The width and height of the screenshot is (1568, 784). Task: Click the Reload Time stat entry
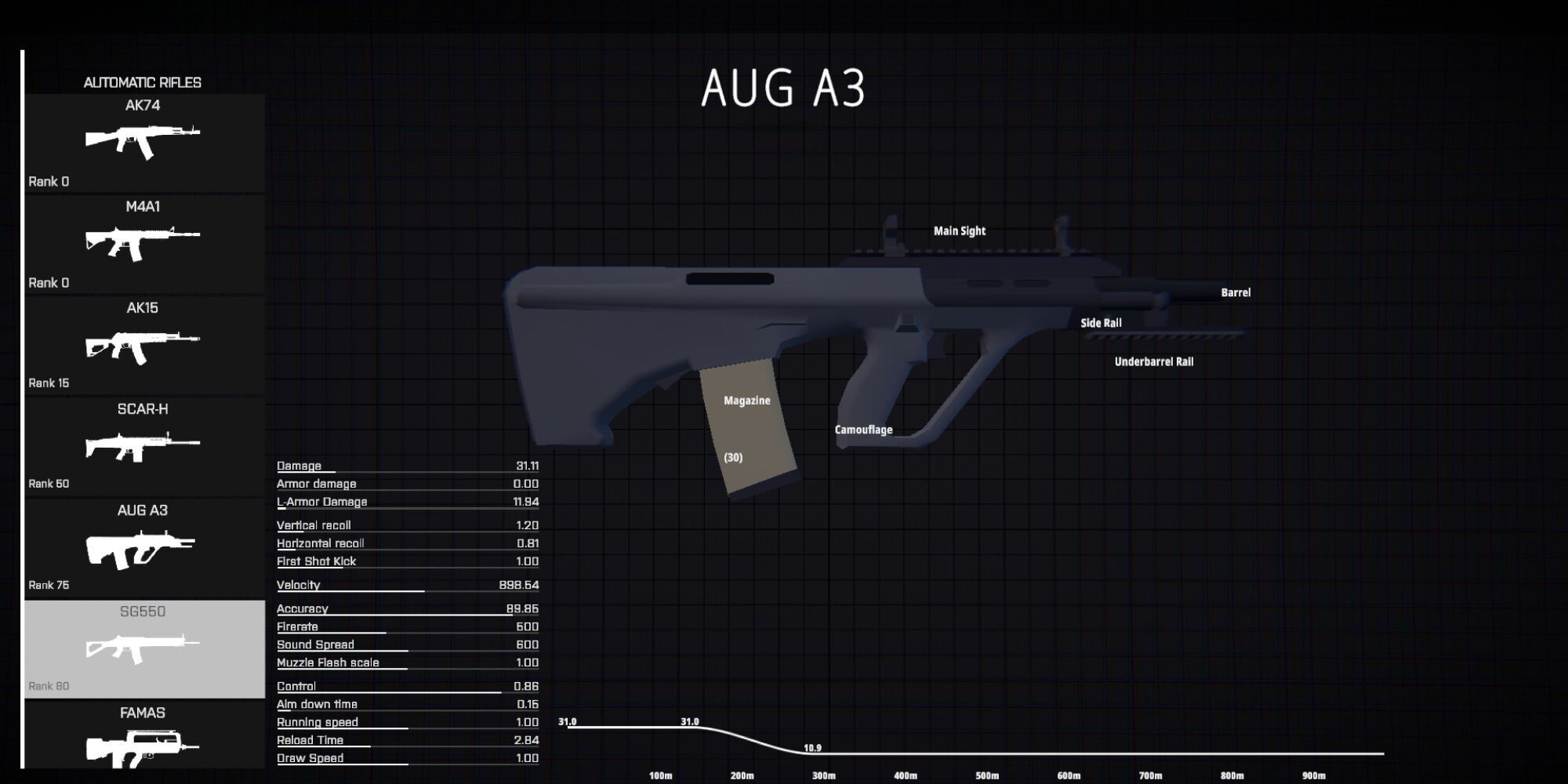pyautogui.click(x=311, y=739)
